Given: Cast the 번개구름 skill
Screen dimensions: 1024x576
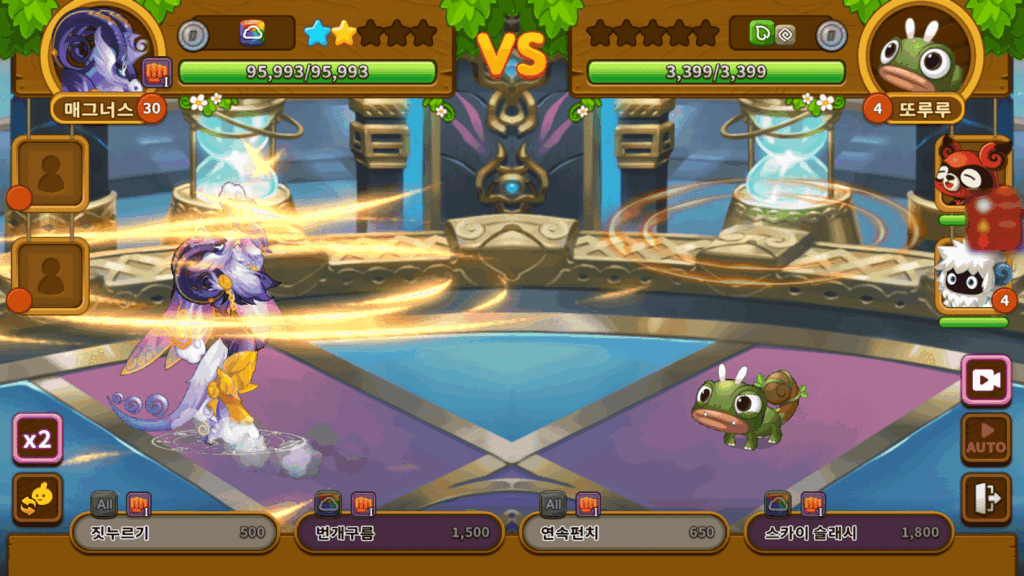Looking at the screenshot, I should (400, 533).
